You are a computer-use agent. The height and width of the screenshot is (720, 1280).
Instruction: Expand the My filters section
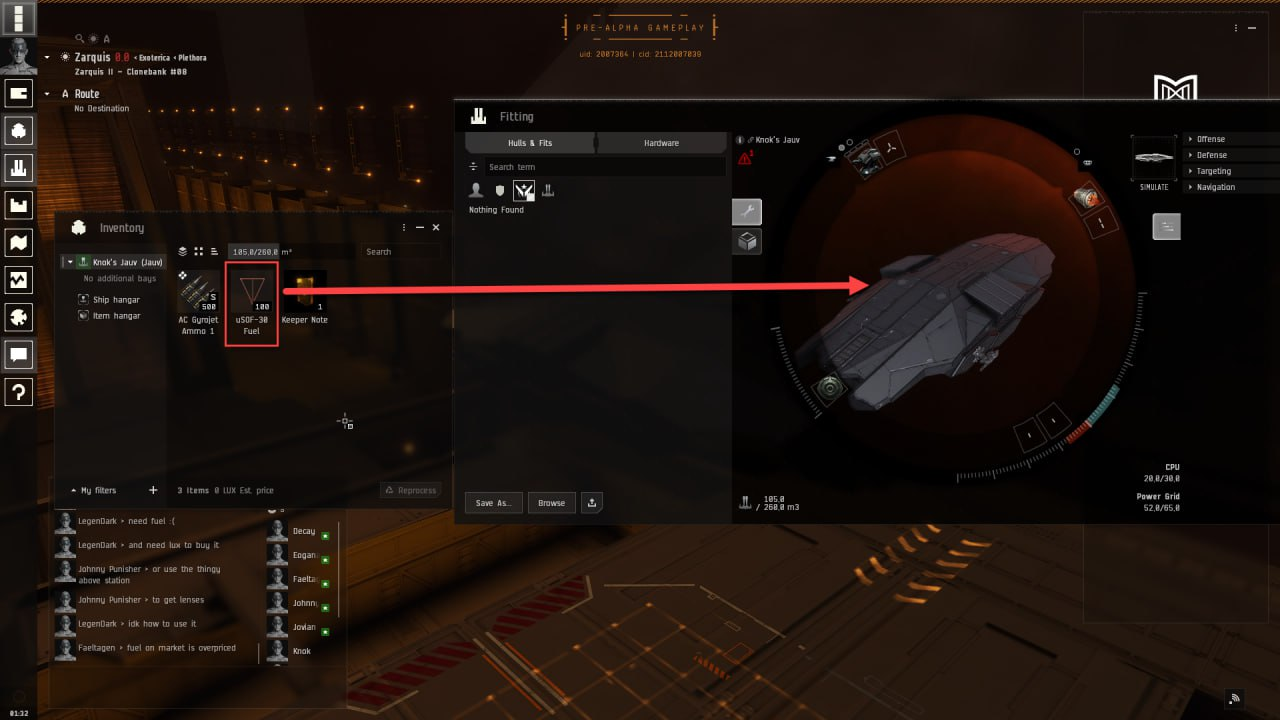tap(93, 491)
